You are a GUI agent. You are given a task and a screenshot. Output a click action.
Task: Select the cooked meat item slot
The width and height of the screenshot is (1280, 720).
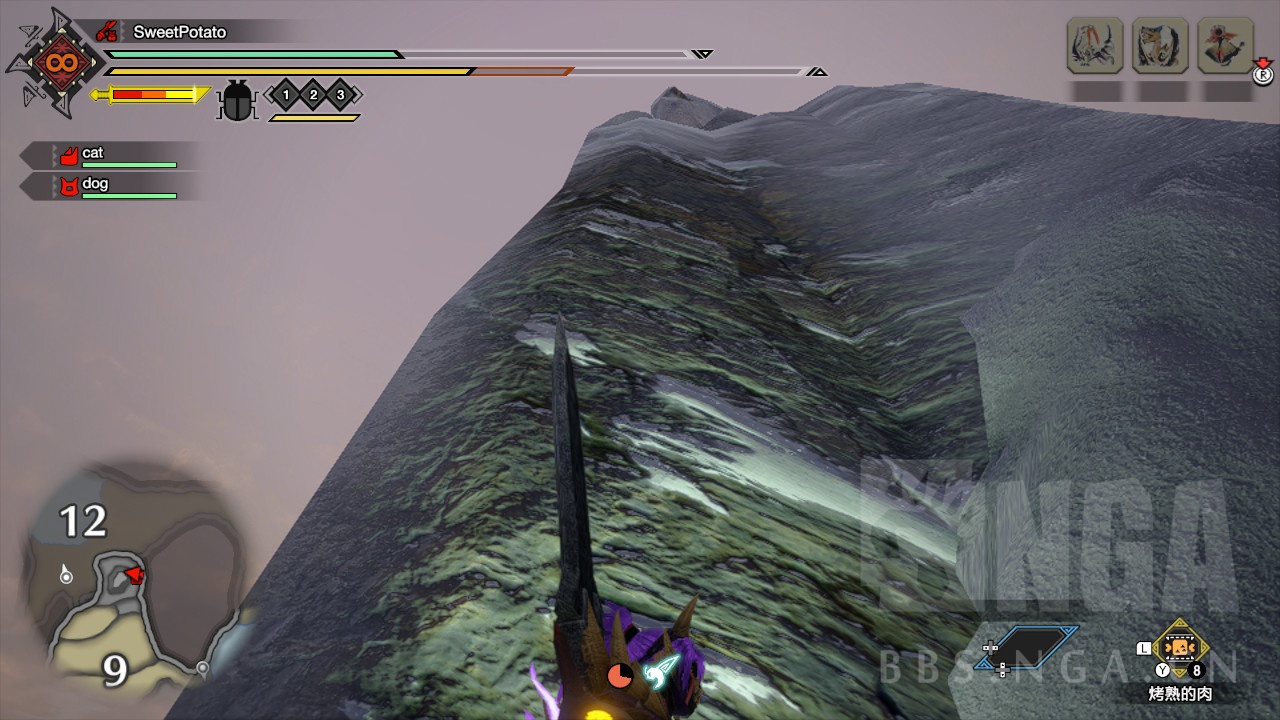pos(1181,648)
